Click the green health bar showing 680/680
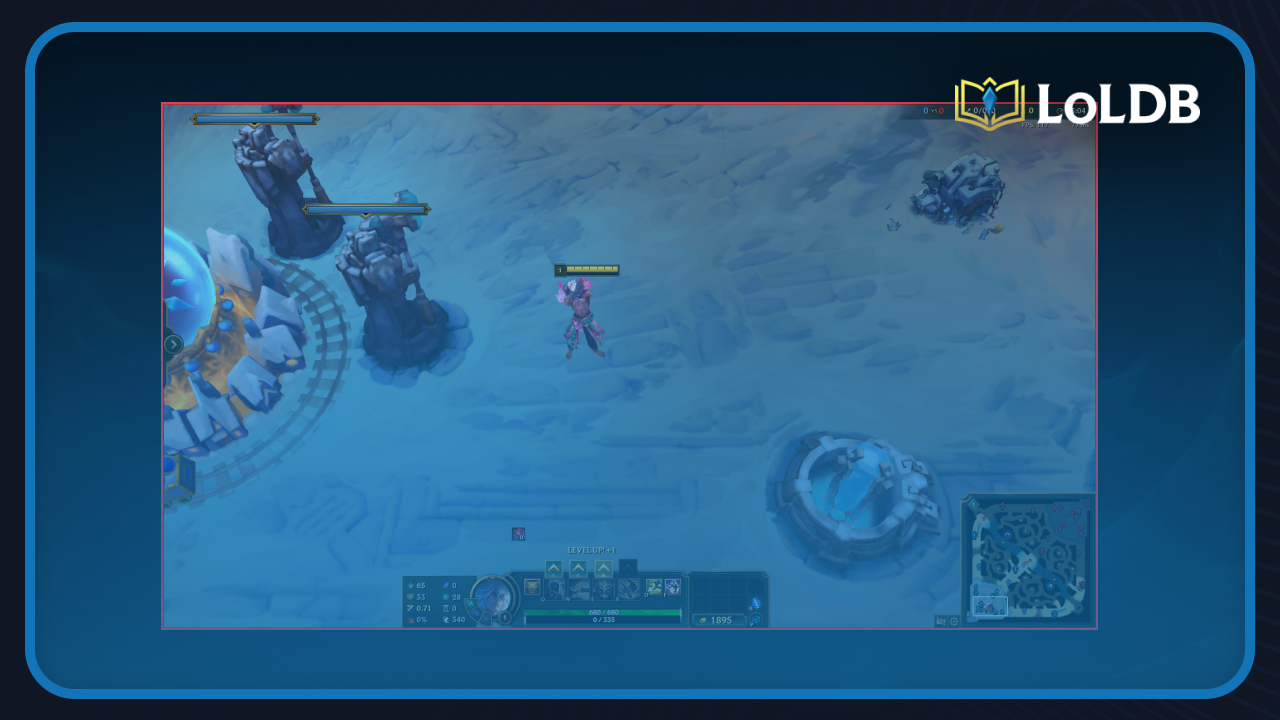The image size is (1280, 720). tap(603, 612)
